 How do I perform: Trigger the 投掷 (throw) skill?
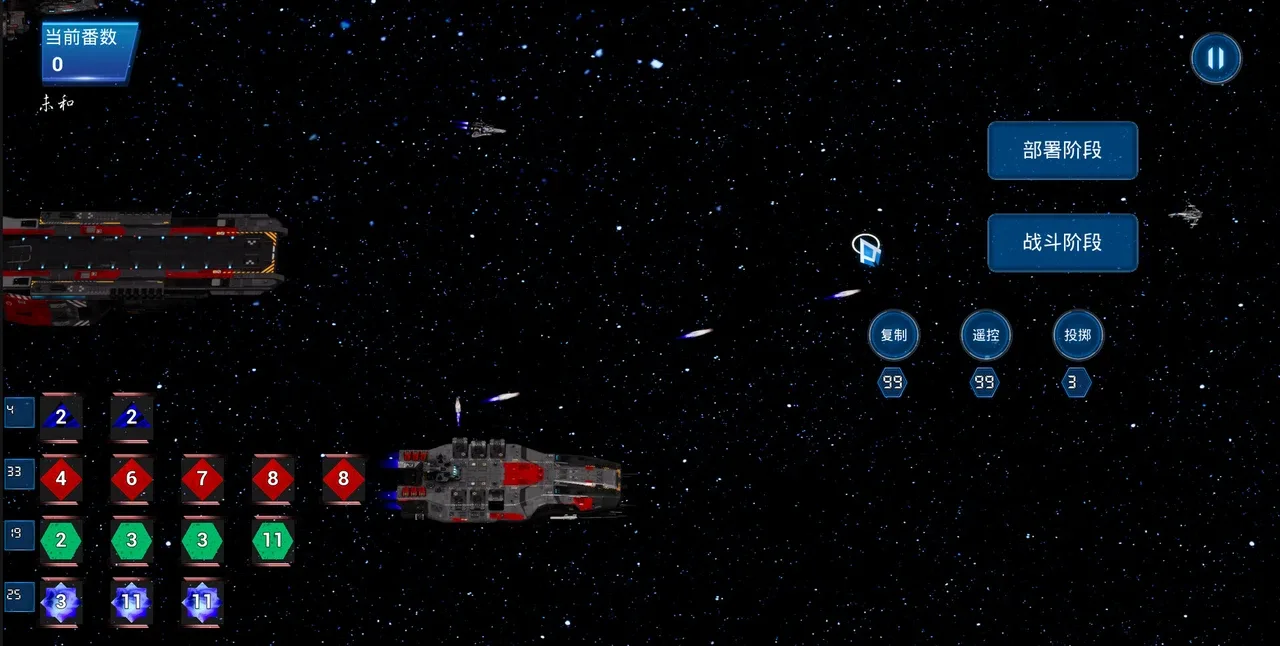(1077, 335)
